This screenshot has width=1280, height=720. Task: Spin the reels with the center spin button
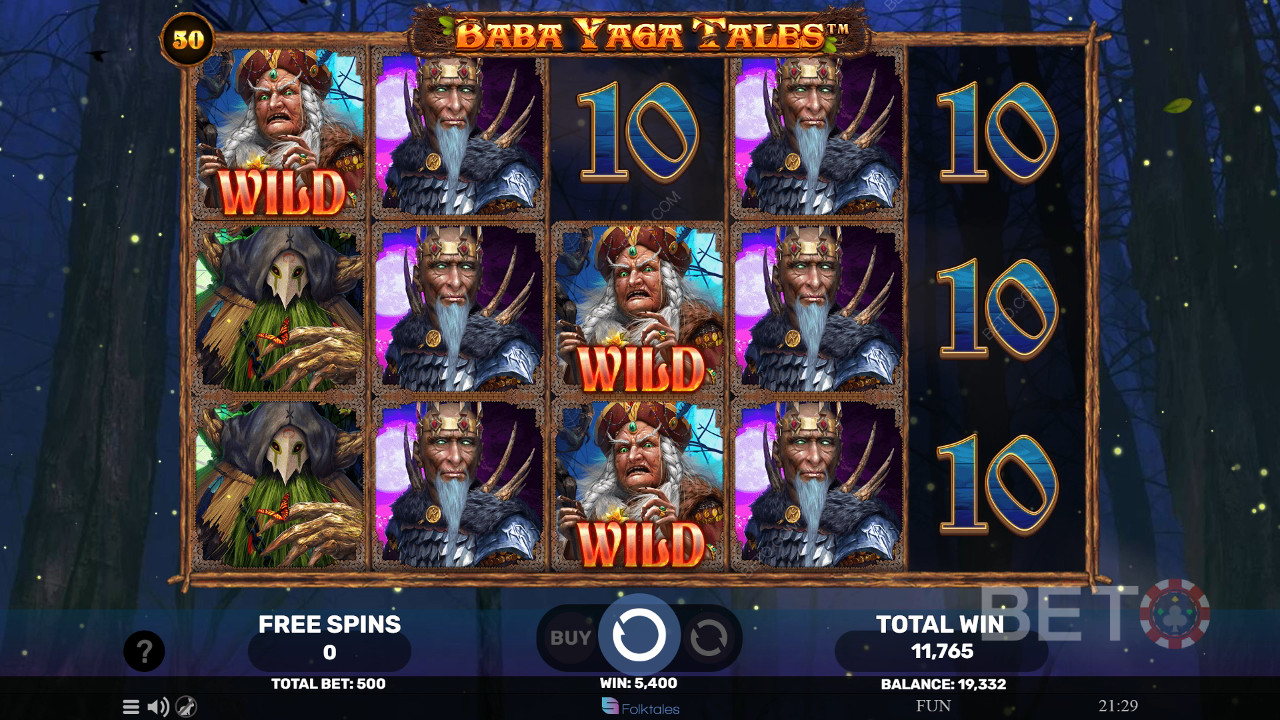pyautogui.click(x=639, y=634)
